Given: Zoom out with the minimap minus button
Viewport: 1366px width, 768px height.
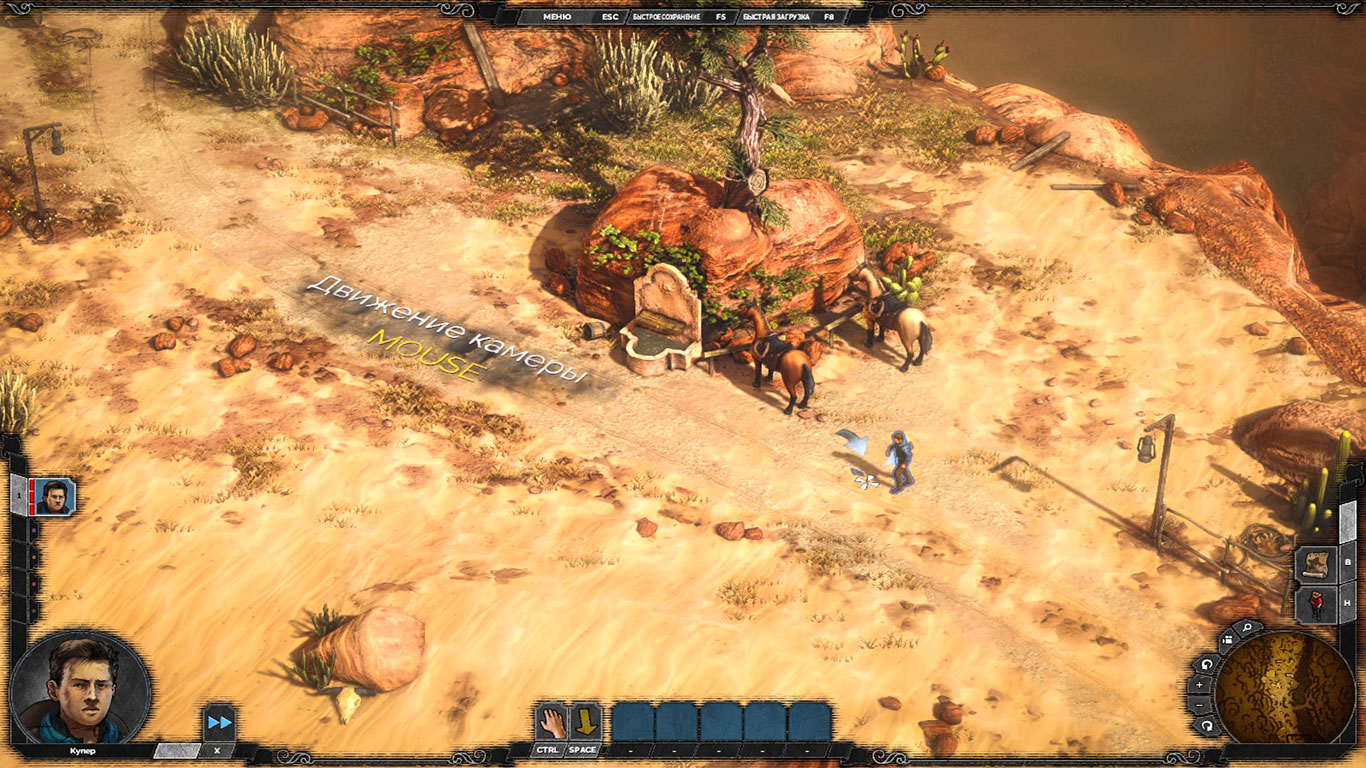Looking at the screenshot, I should pyautogui.click(x=1200, y=706).
